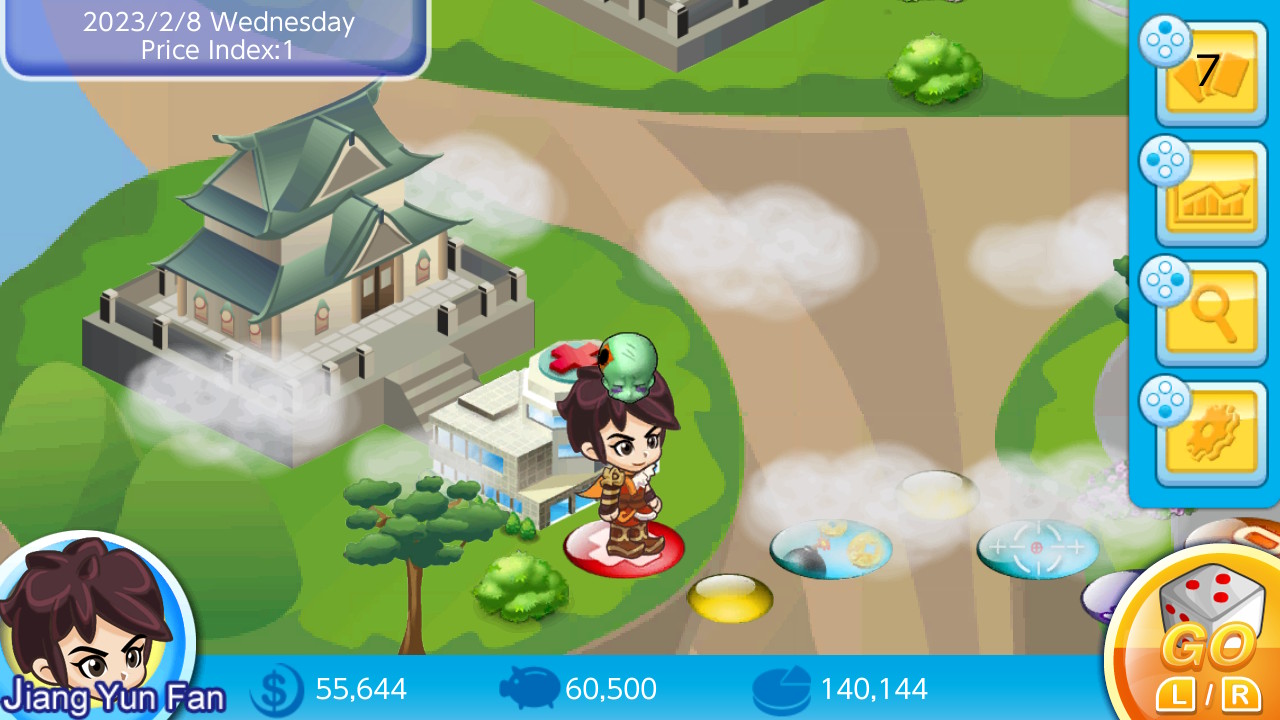Toggle the controller badge on the settings button
The image size is (1280, 720).
pyautogui.click(x=1166, y=404)
